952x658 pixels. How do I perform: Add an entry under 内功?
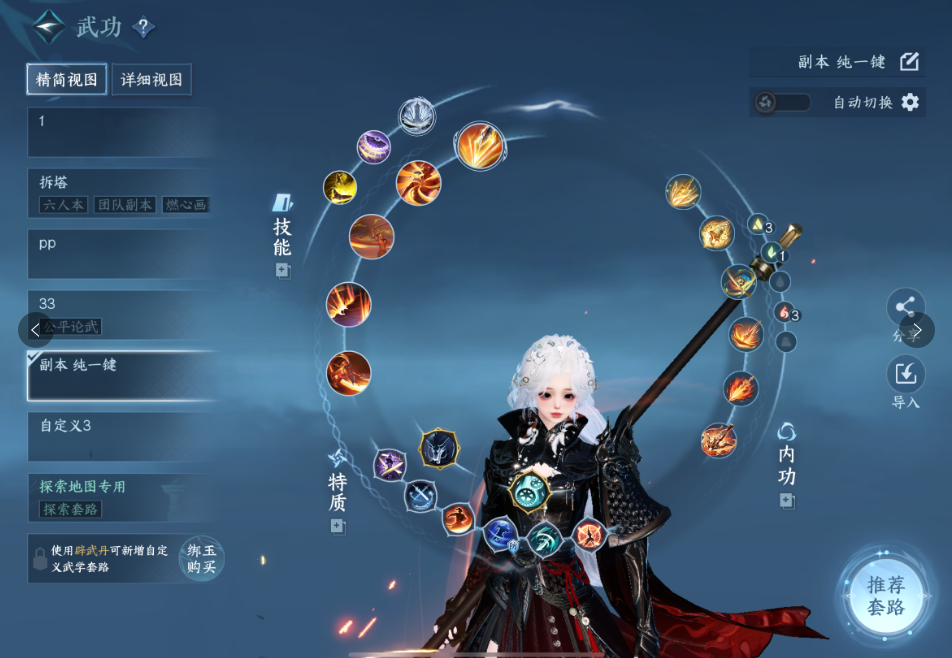coord(787,501)
